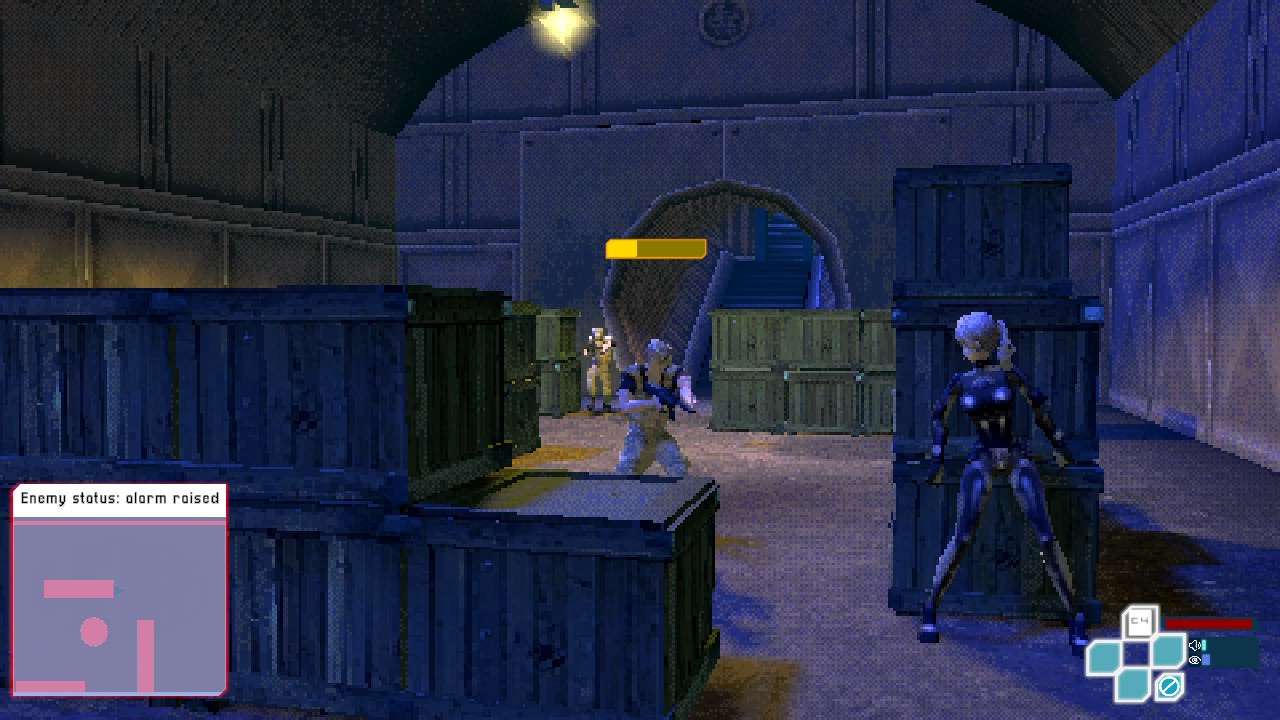
Task: Click the eye visibility icon
Action: point(1194,660)
